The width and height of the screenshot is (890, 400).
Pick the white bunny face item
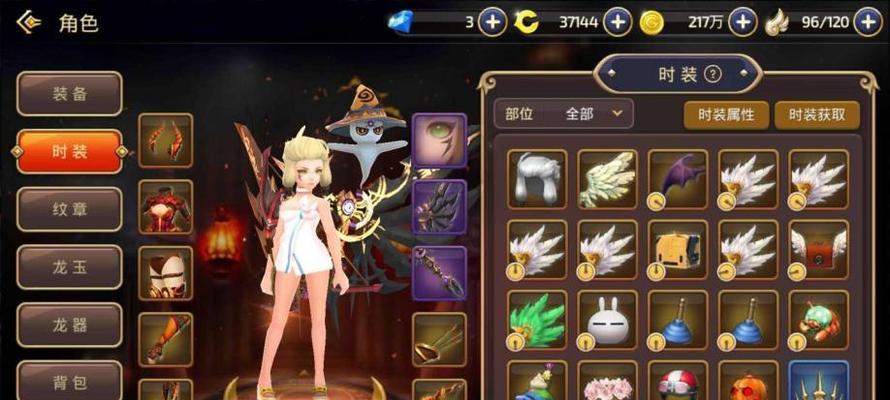coord(607,320)
